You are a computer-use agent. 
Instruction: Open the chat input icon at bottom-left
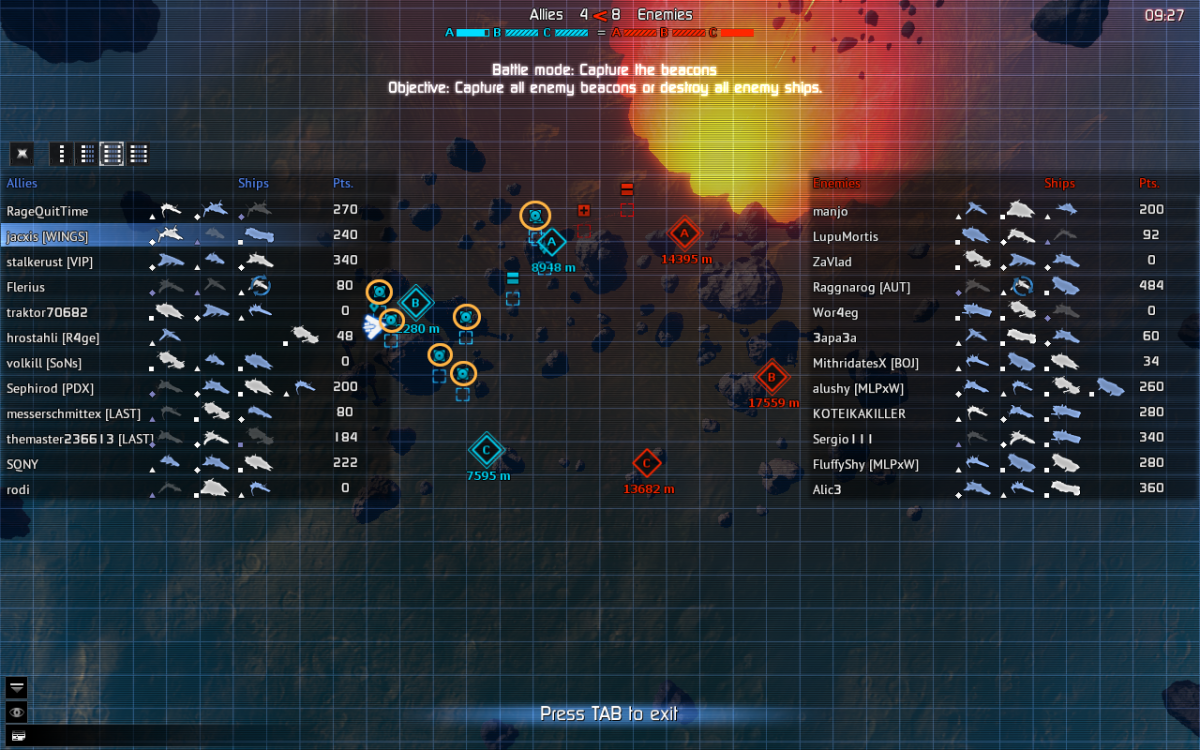point(18,736)
